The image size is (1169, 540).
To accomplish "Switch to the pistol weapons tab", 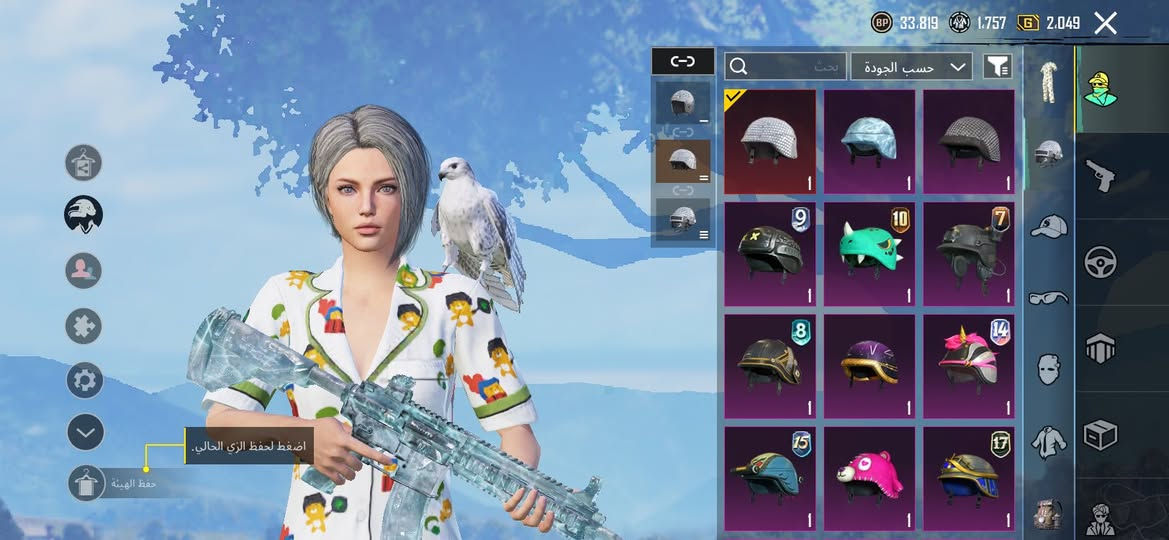I will point(1100,176).
